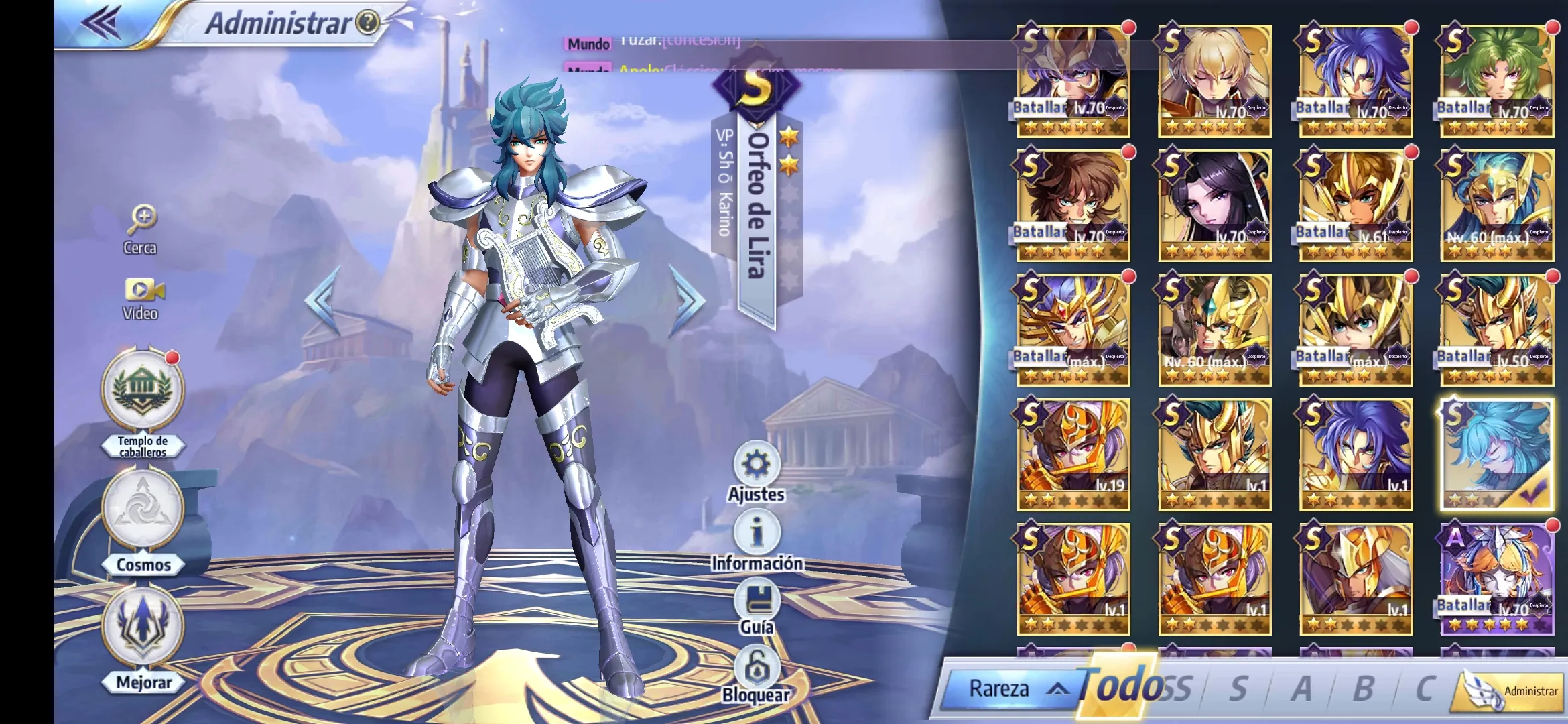
Task: Lock the knight with Bloquear
Action: [757, 668]
